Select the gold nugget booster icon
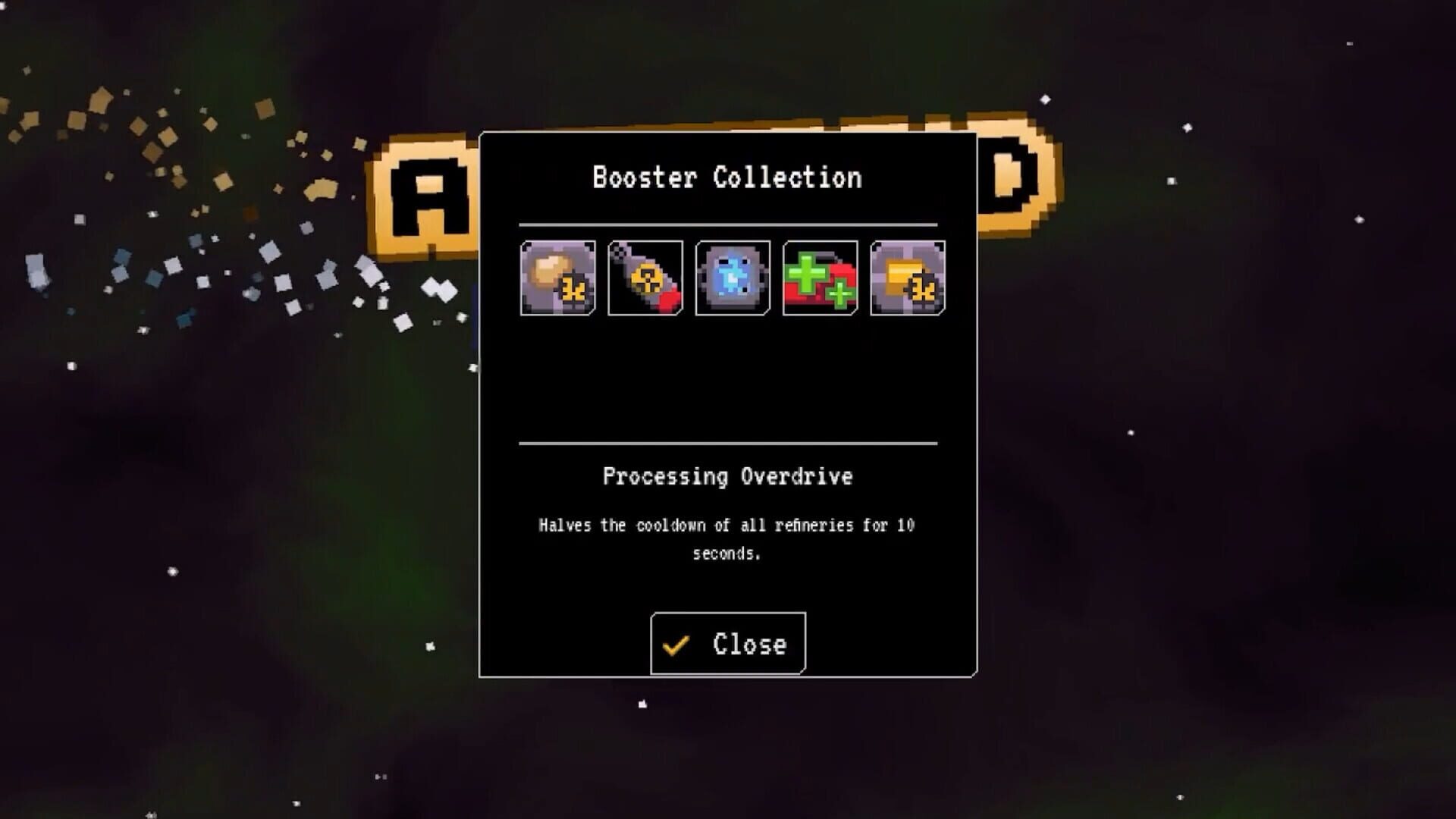 click(x=557, y=278)
